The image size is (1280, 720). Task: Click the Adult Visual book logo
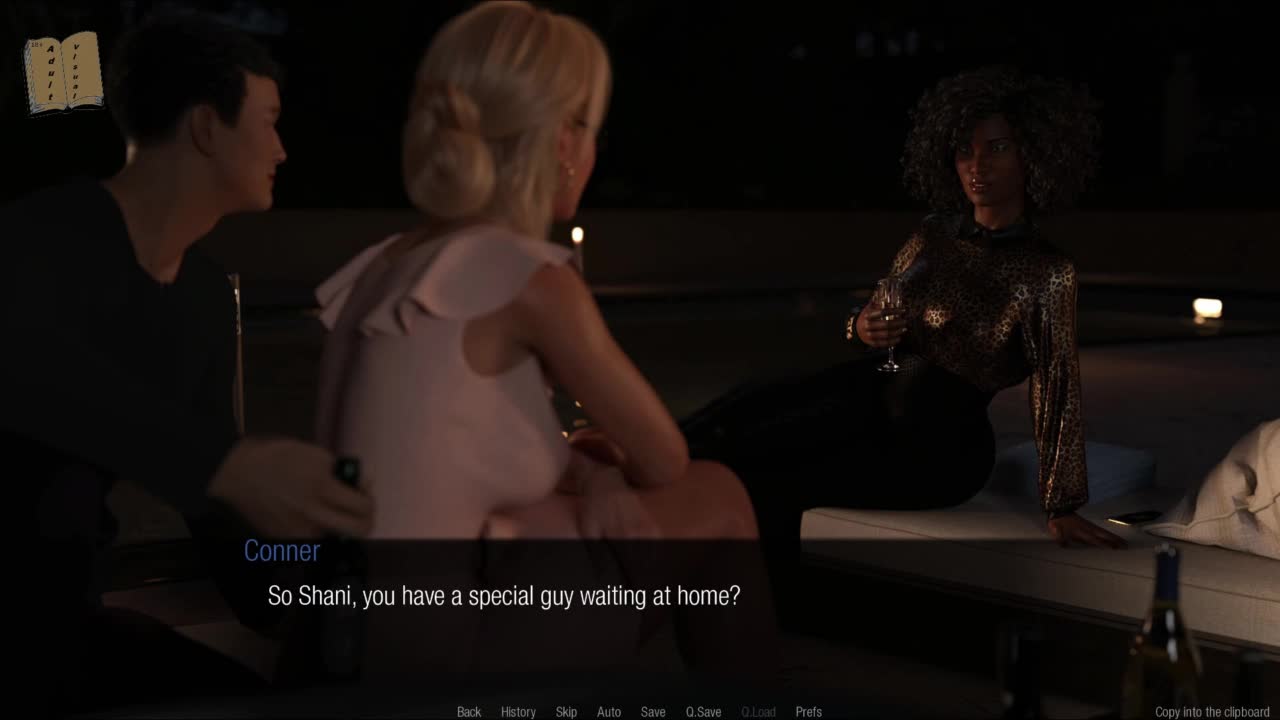click(64, 72)
